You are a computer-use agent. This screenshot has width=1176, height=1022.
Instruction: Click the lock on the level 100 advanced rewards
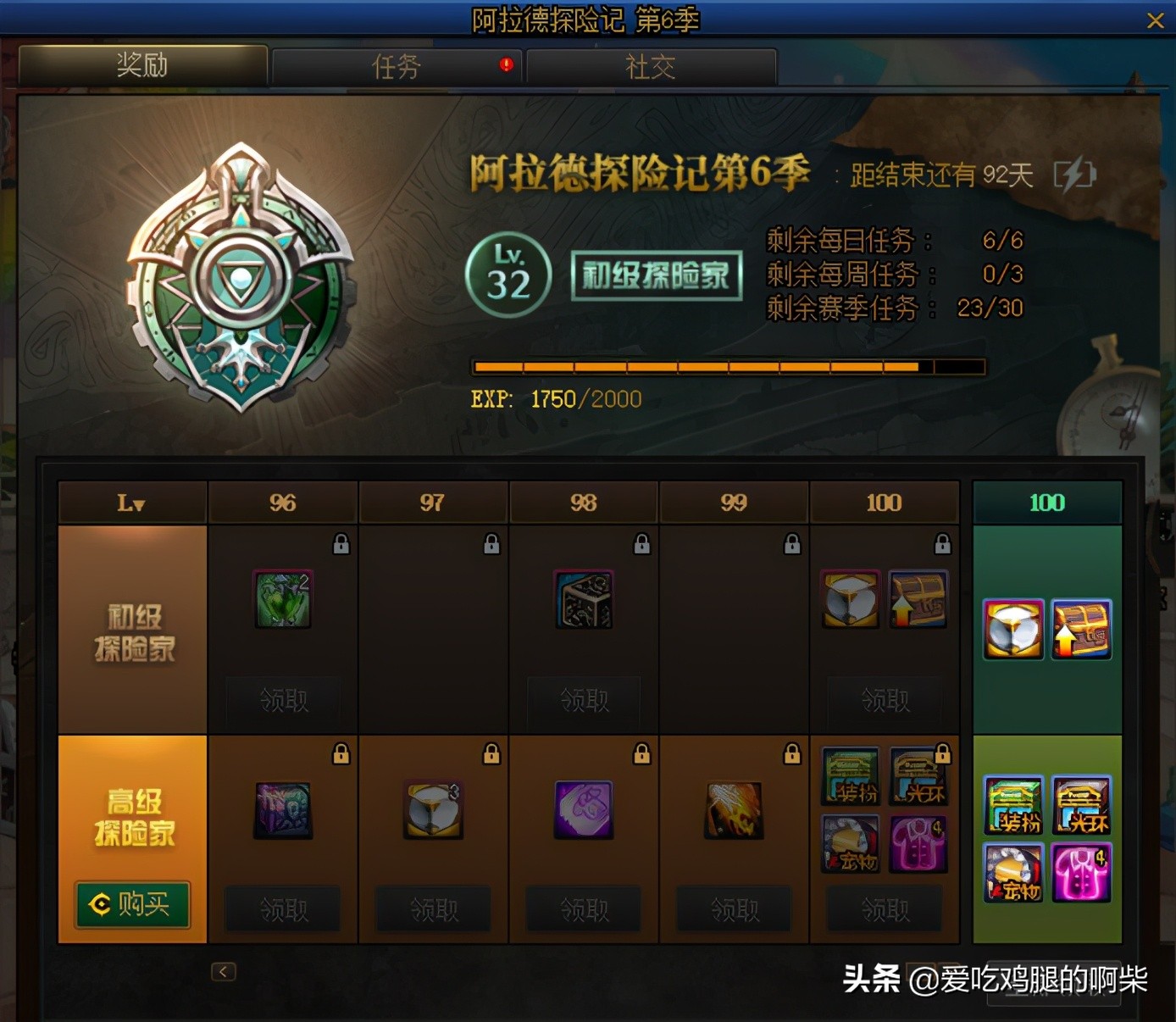pyautogui.click(x=941, y=753)
